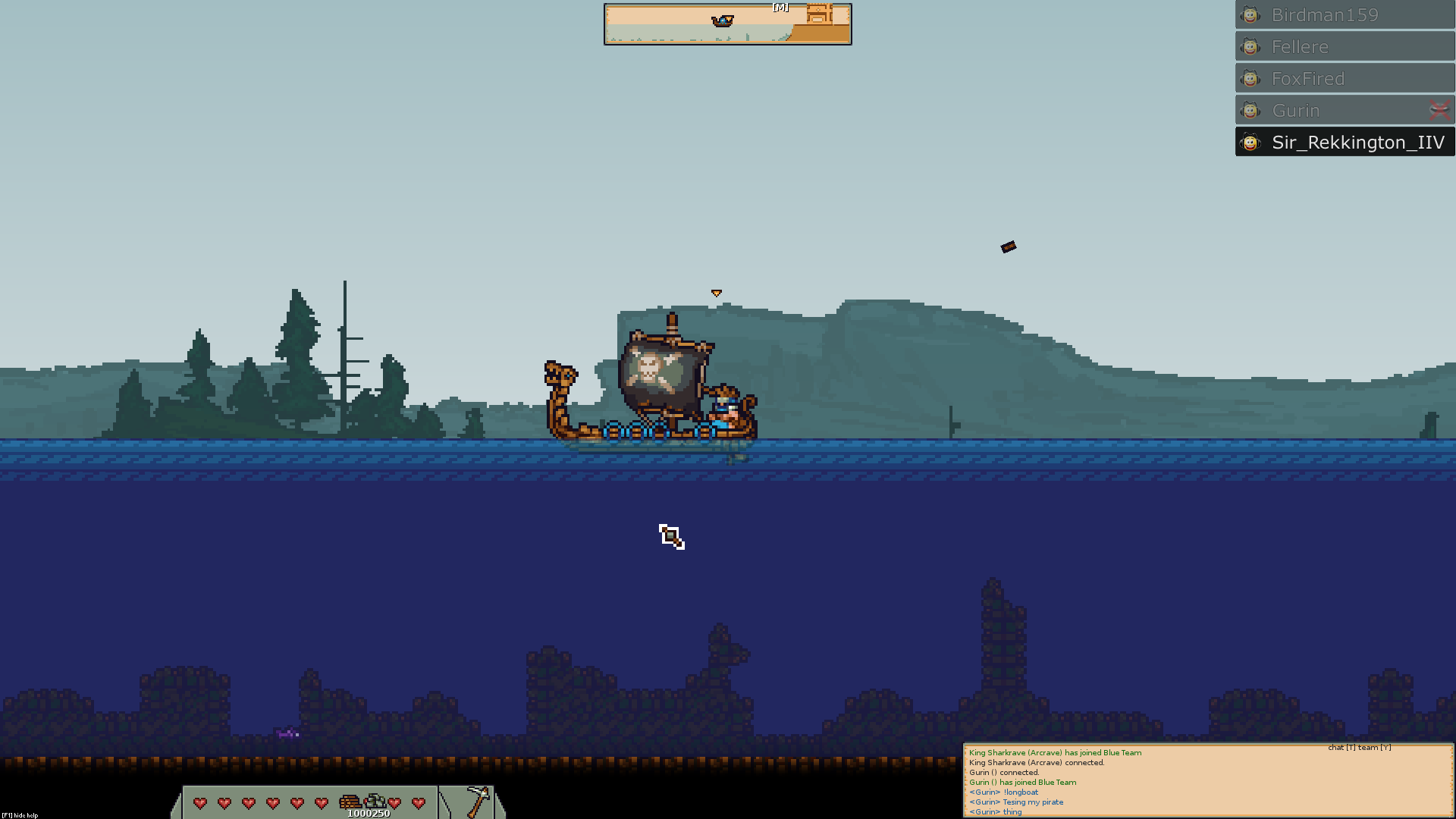Highlight the Sir_Rekkington_IIV player row
1456x819 pixels.
point(1344,143)
